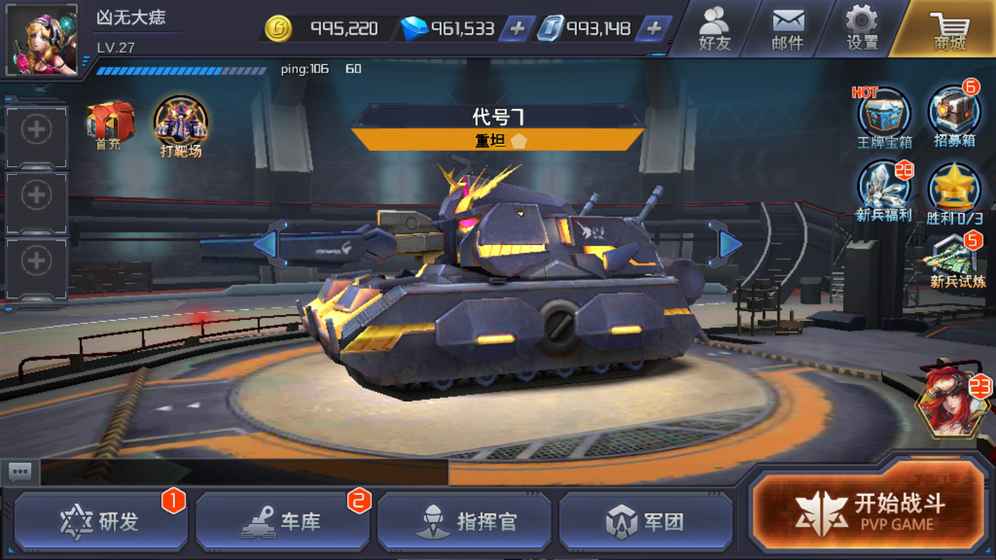
Task: Open the 车库 garage menu
Action: [x=282, y=521]
